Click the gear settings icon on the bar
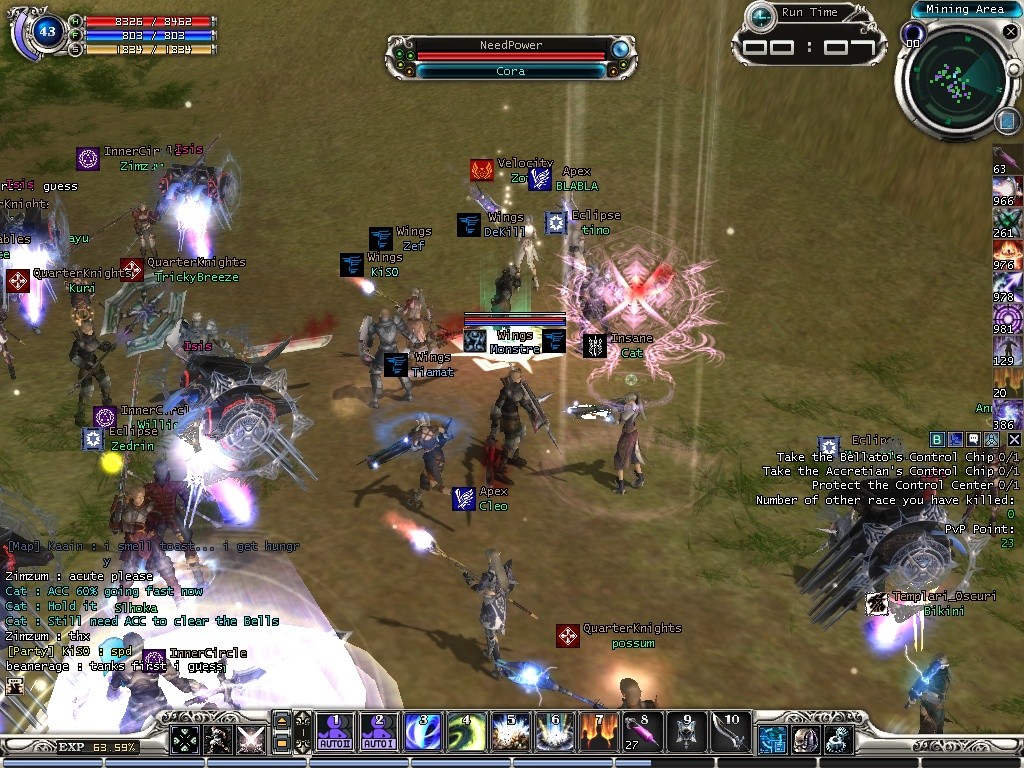 838,740
